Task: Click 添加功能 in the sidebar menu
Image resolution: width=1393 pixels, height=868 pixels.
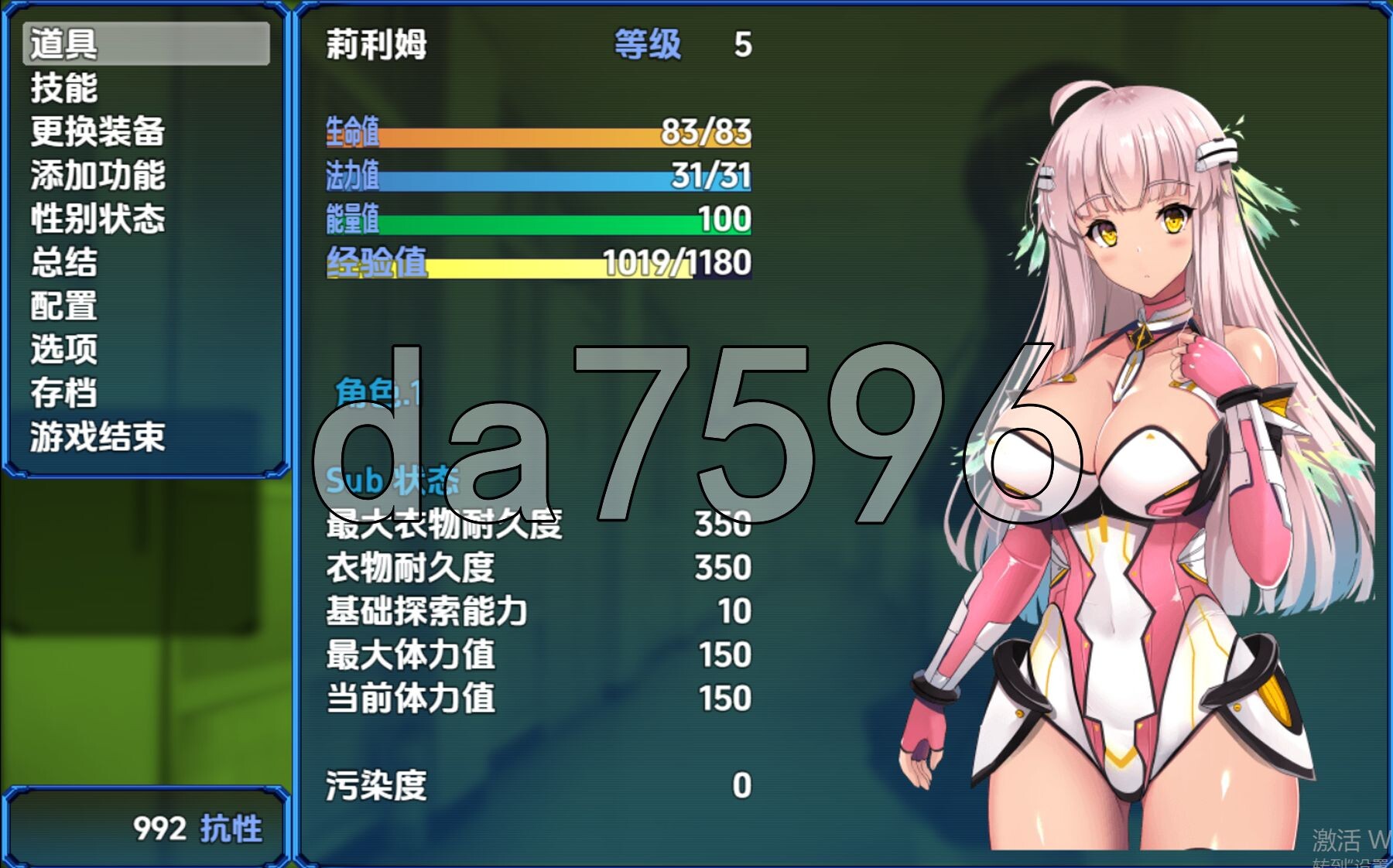Action: pyautogui.click(x=99, y=178)
